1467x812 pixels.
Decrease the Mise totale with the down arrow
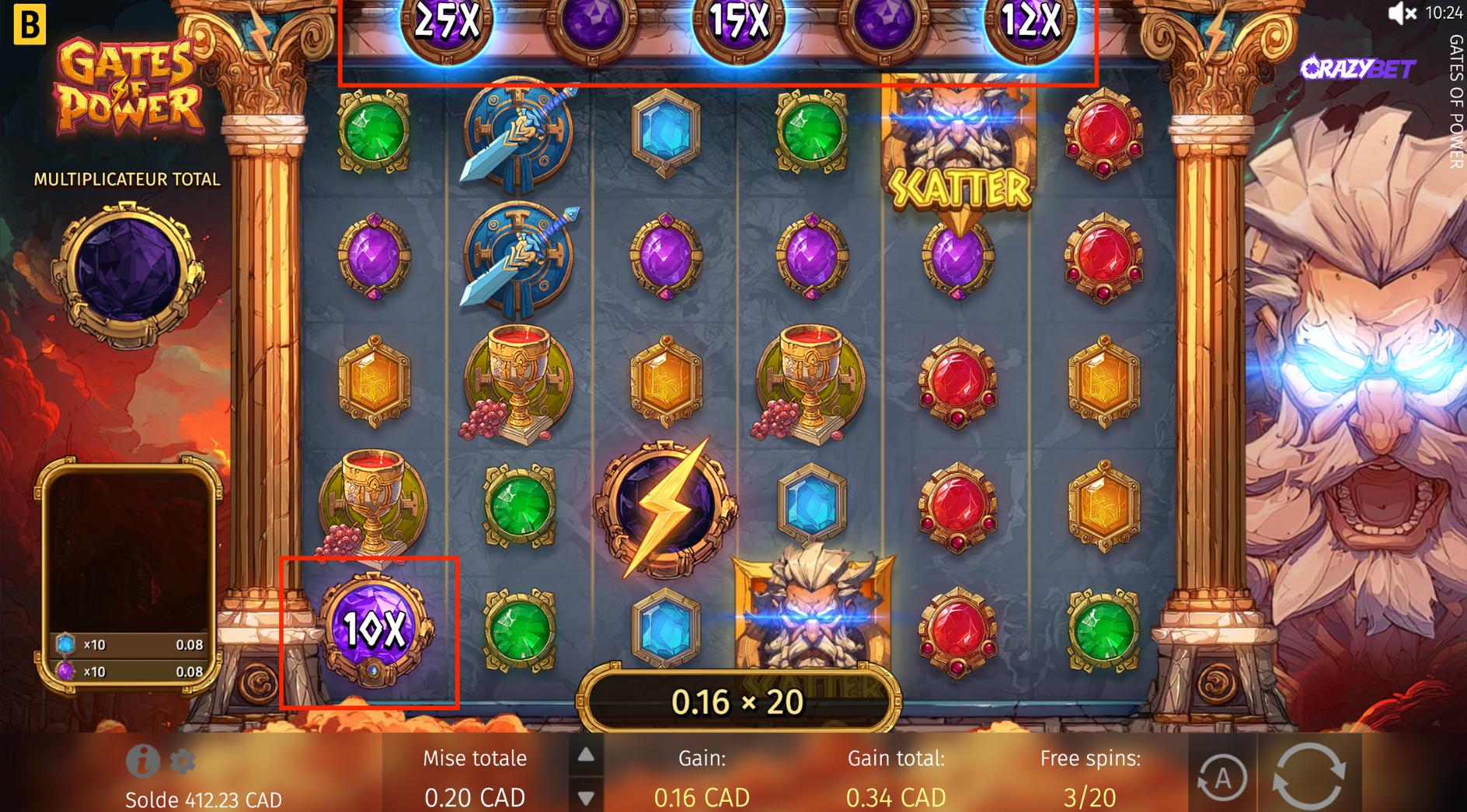(x=585, y=797)
